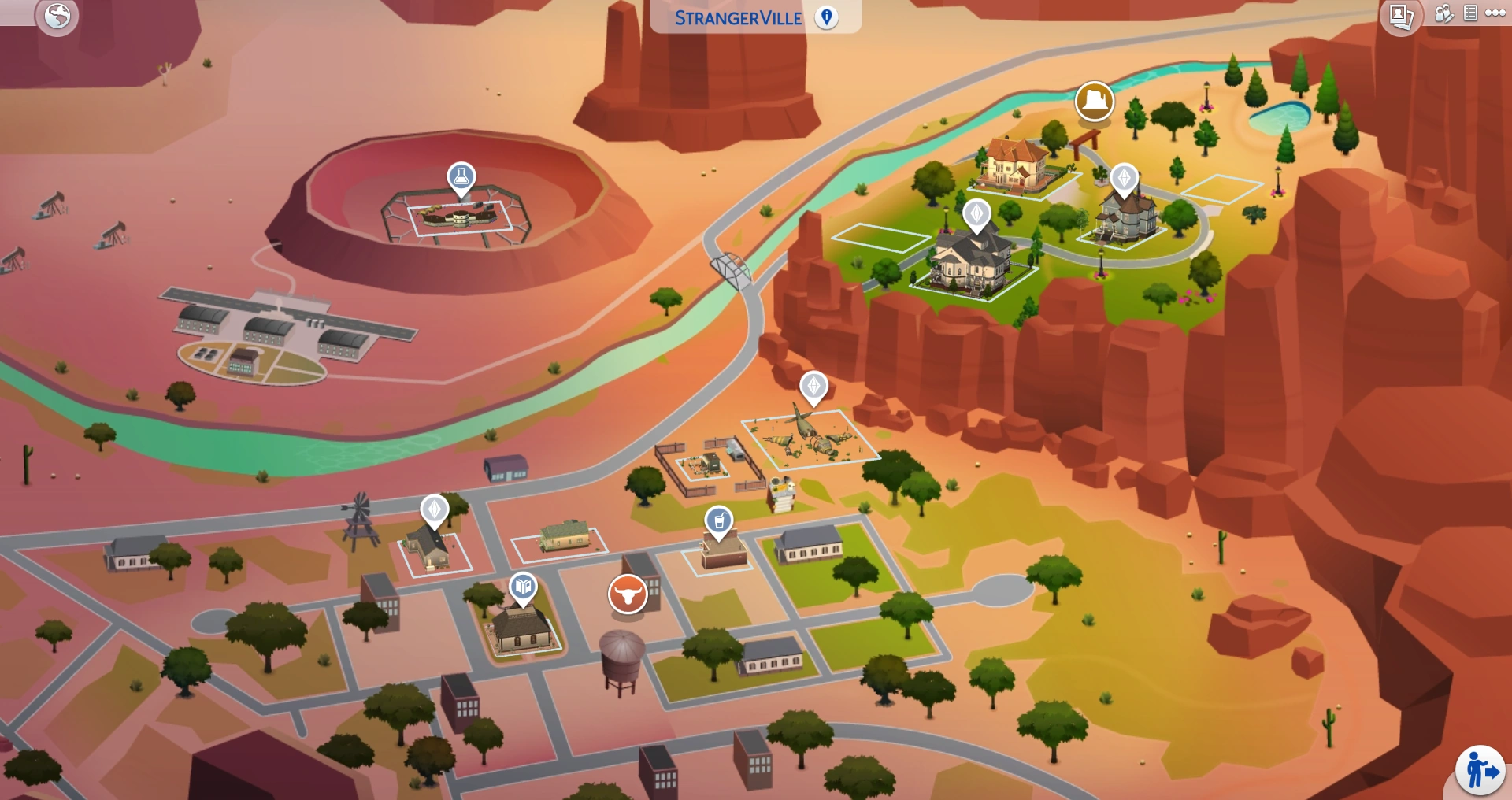
Task: Select the mine marker near the river
Action: coord(1096,102)
